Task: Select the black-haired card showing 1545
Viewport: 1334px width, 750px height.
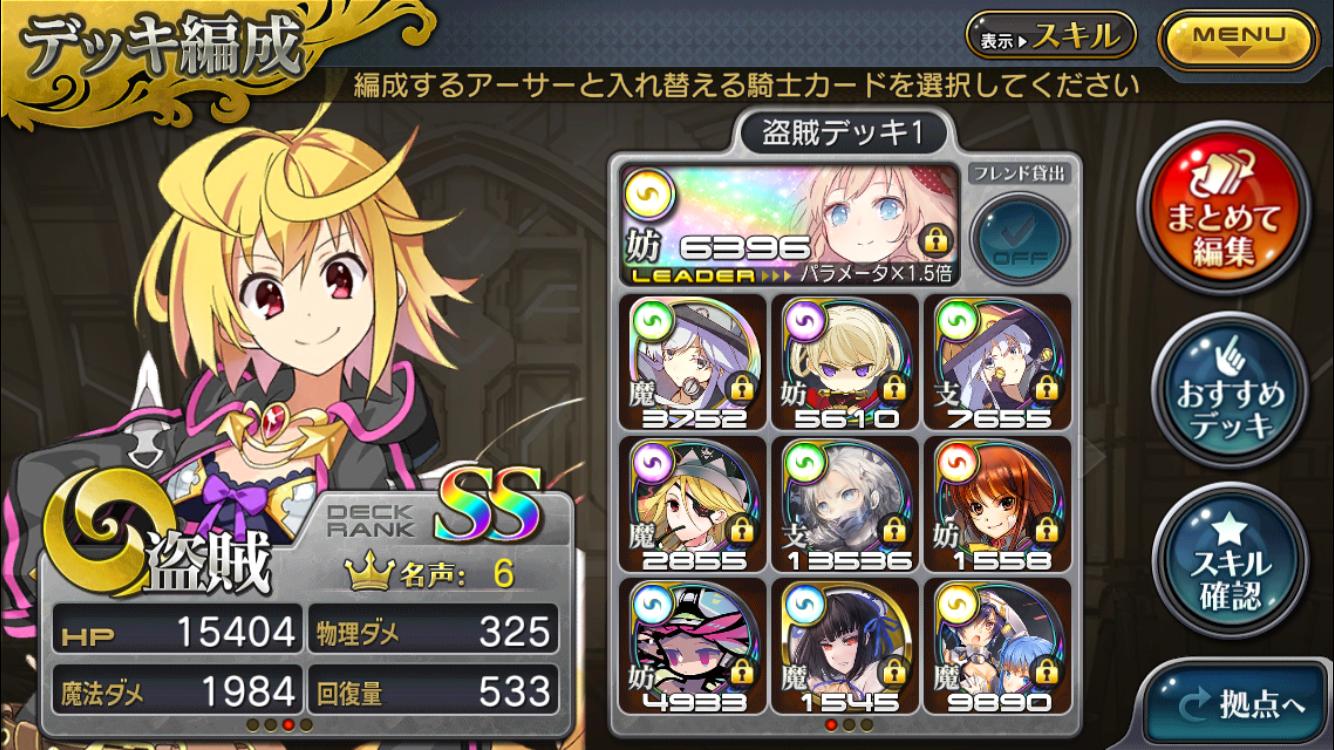Action: click(x=845, y=646)
